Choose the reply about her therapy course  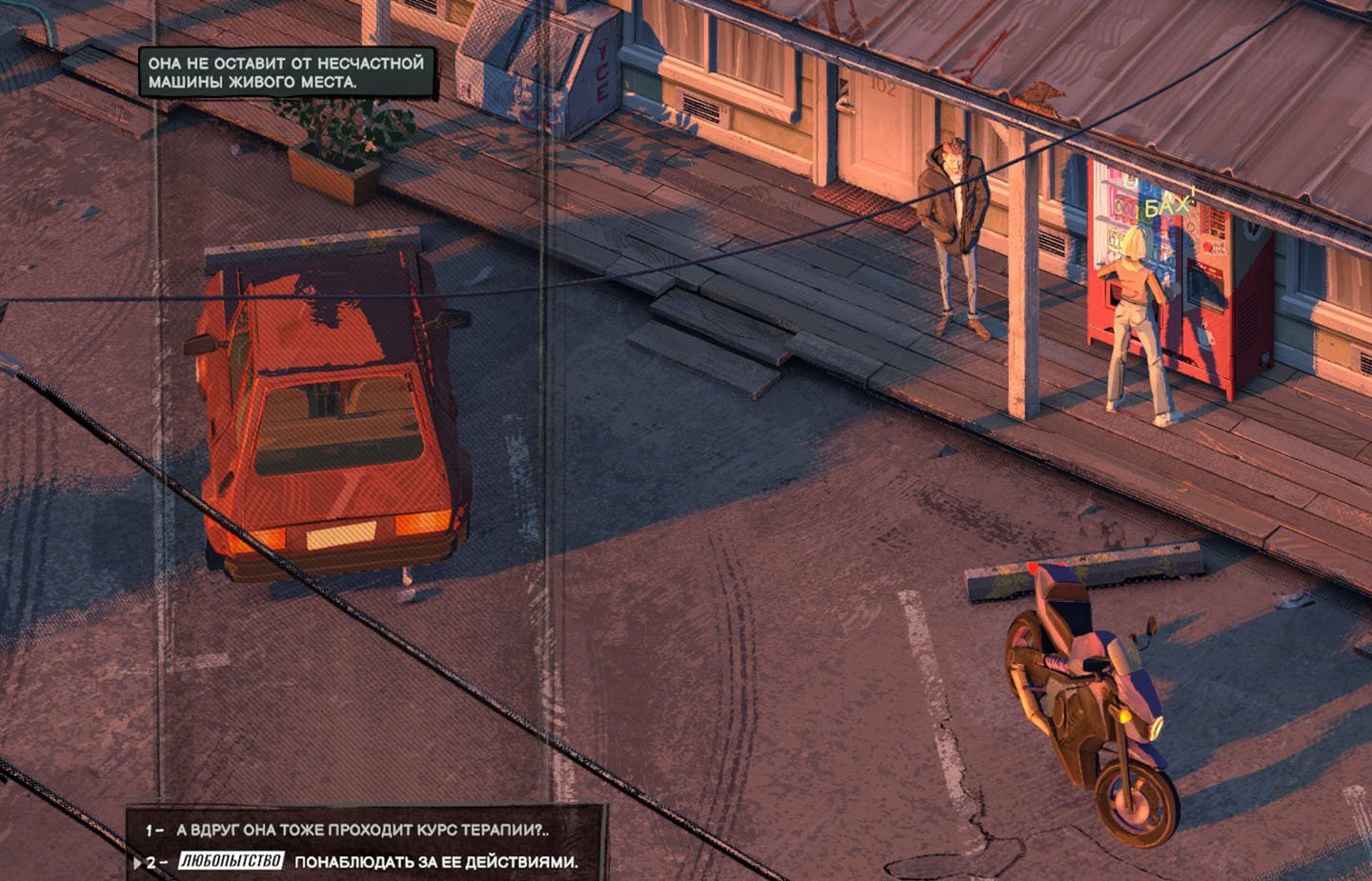tap(362, 830)
